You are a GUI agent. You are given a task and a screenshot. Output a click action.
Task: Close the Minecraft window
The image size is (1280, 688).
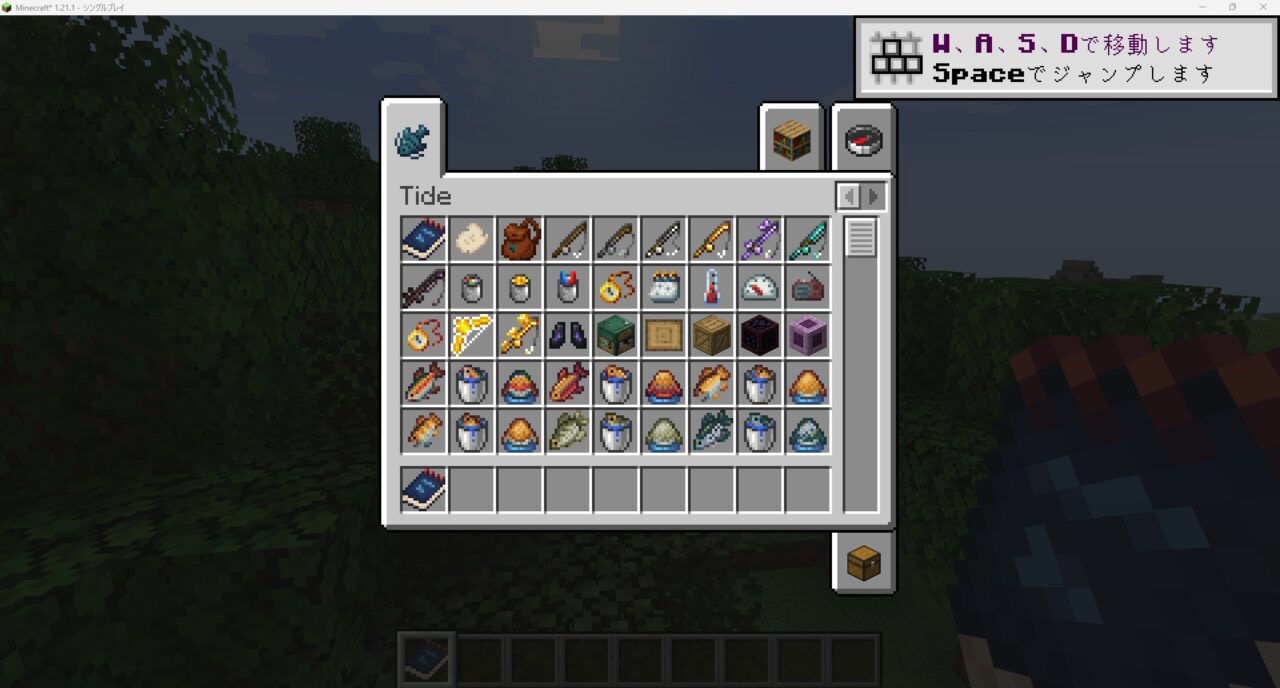click(1260, 7)
